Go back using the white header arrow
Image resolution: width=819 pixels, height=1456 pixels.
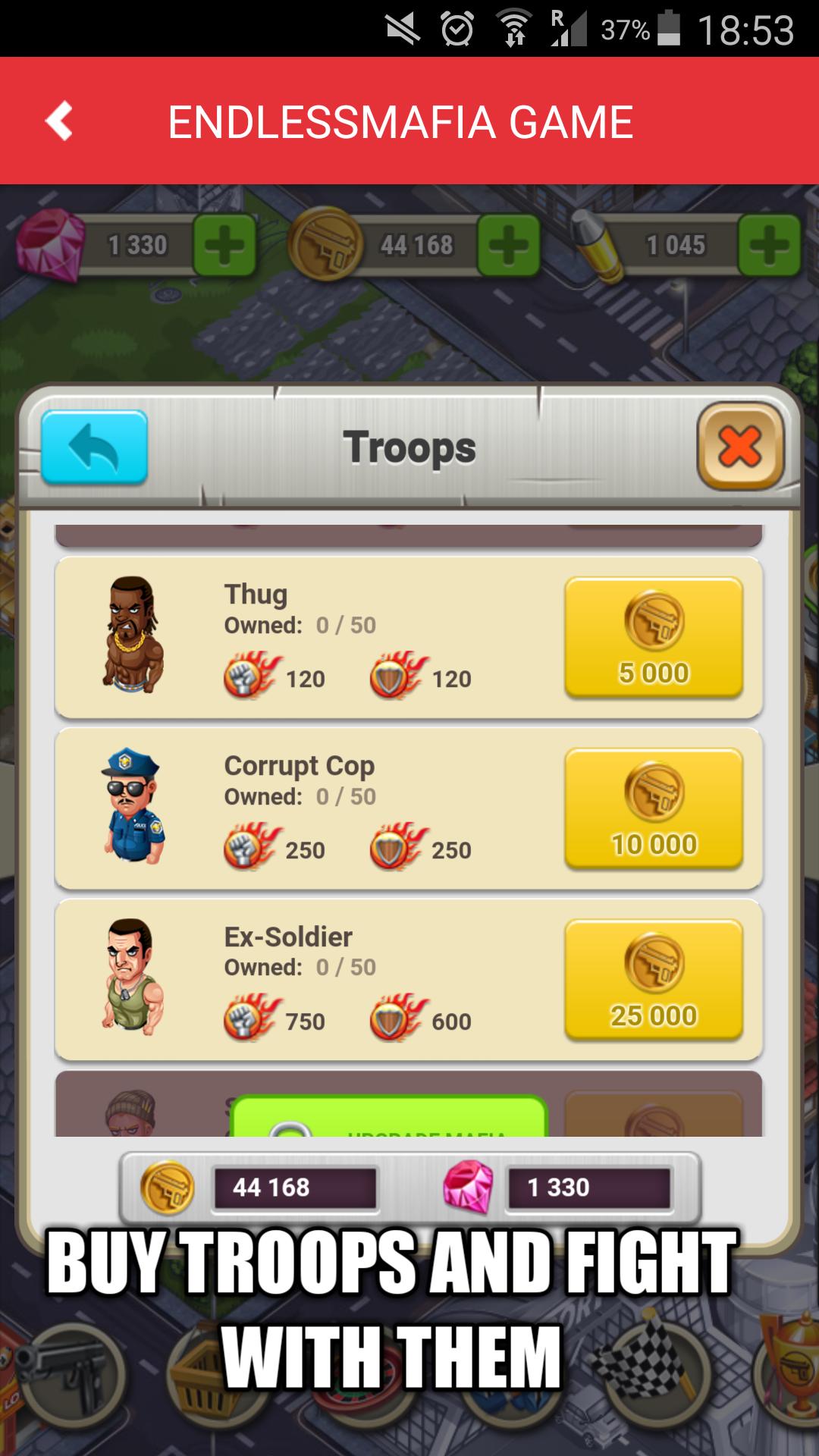pos(59,121)
